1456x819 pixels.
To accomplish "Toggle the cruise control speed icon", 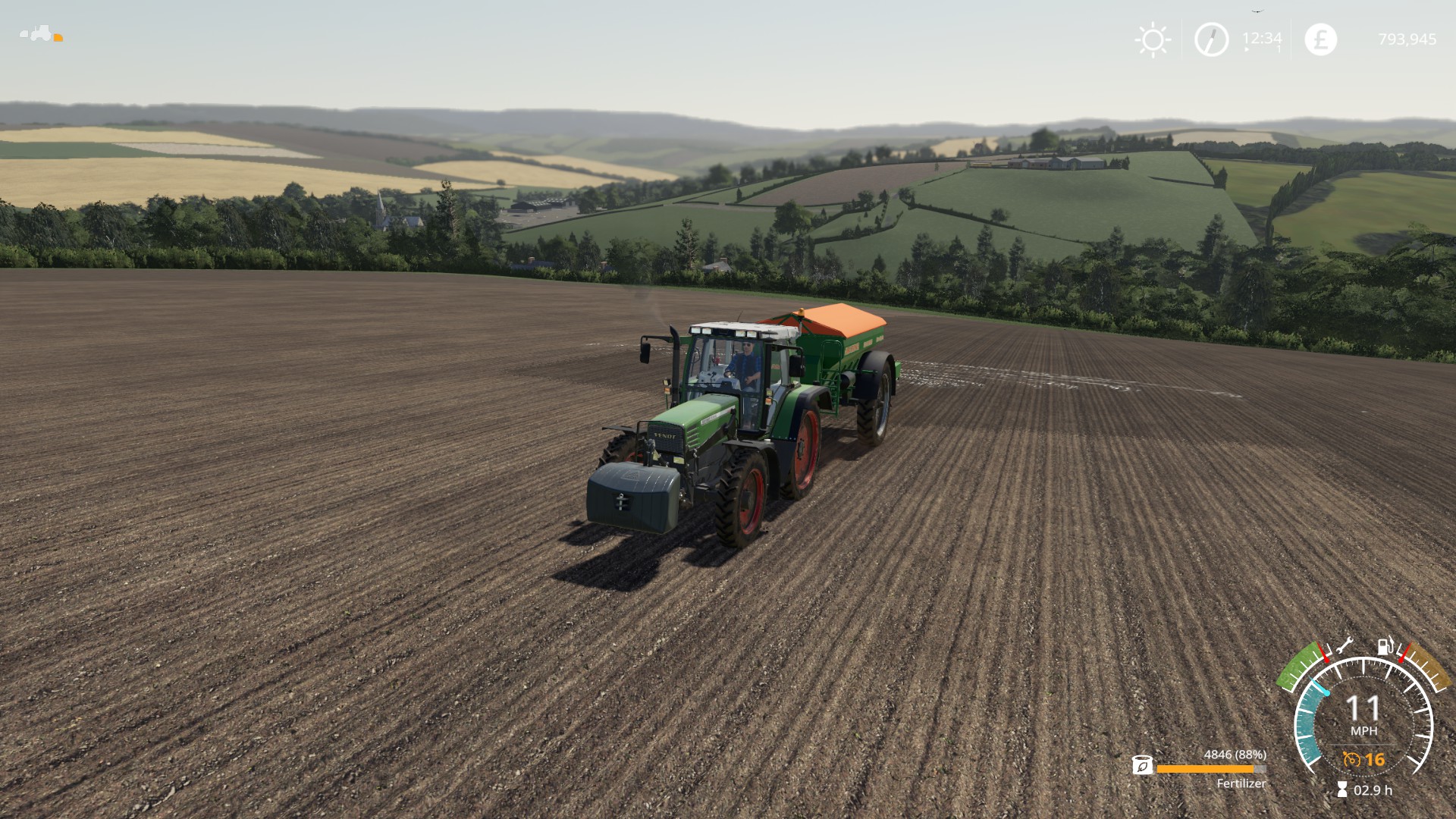I will tap(1351, 759).
